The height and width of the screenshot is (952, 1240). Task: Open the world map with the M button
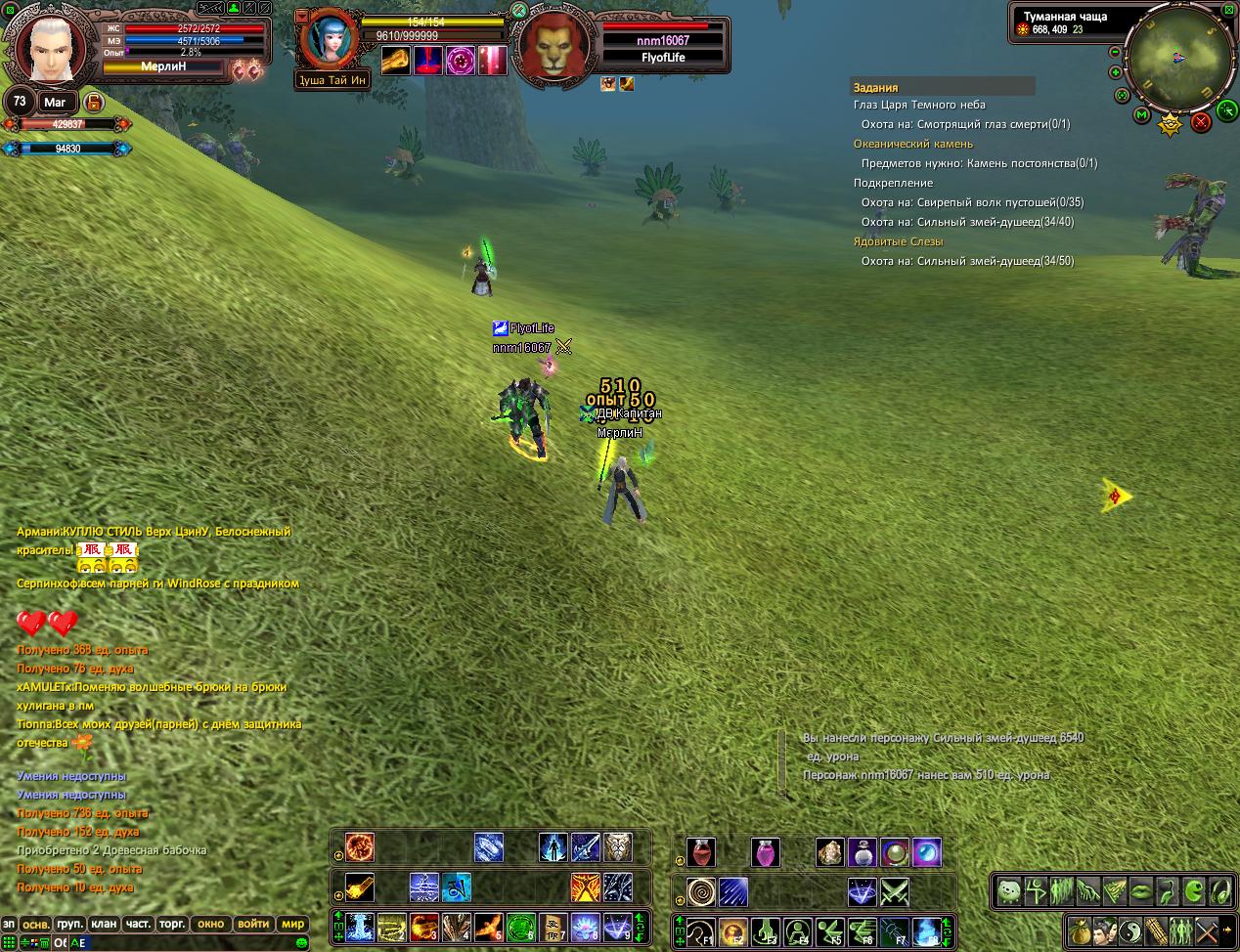pos(1141,115)
